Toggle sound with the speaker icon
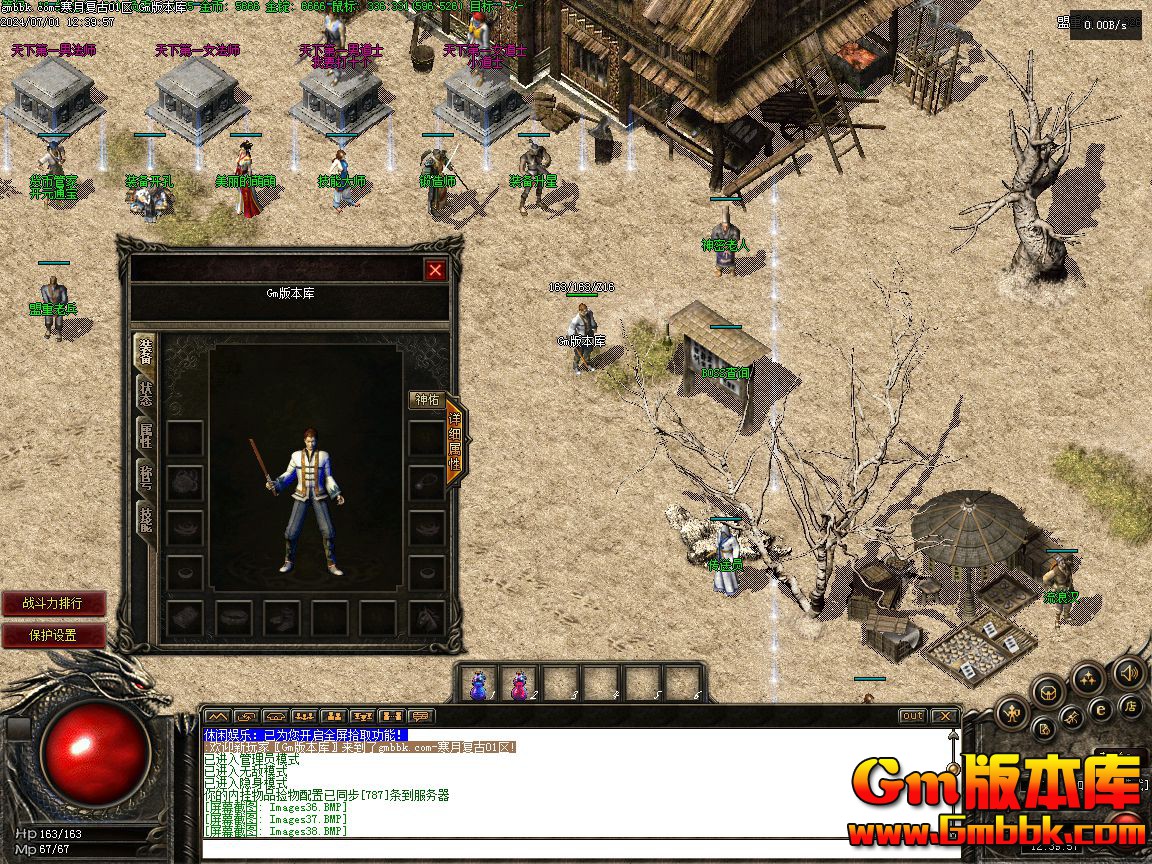Screen dimensions: 1152x864 point(1129,673)
